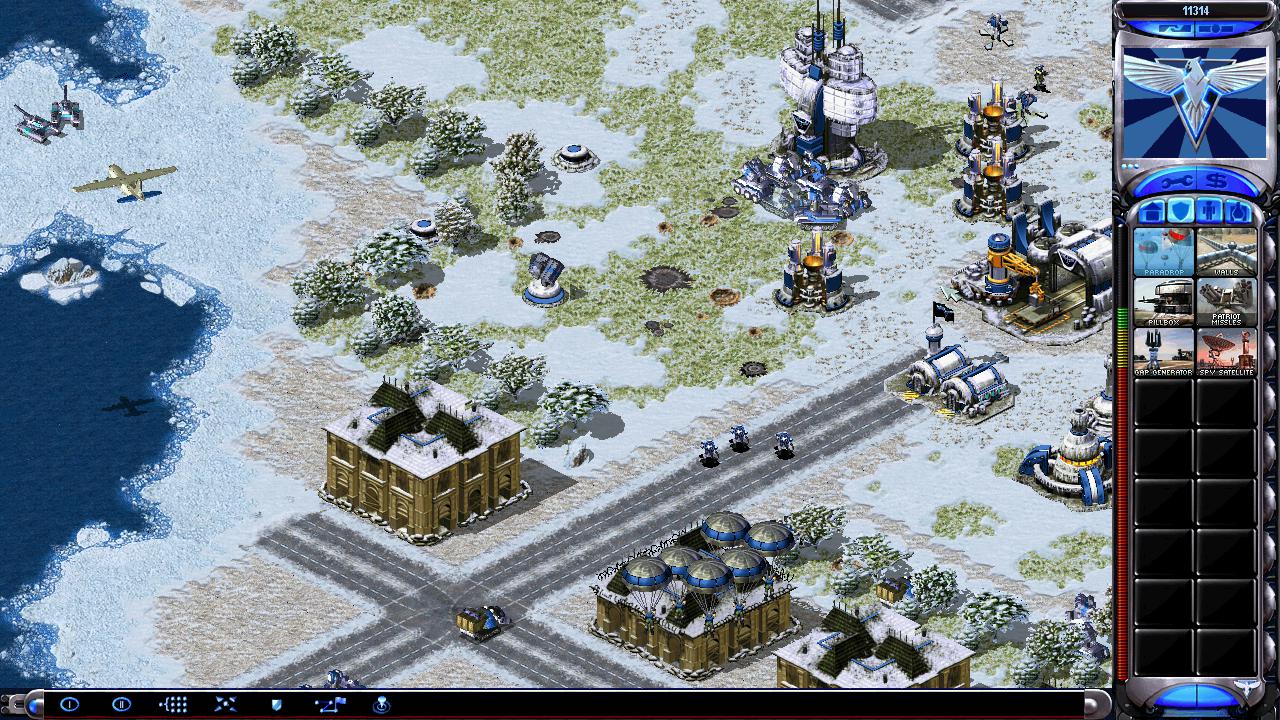
Task: Open the vehicles build tab
Action: pyautogui.click(x=1238, y=211)
